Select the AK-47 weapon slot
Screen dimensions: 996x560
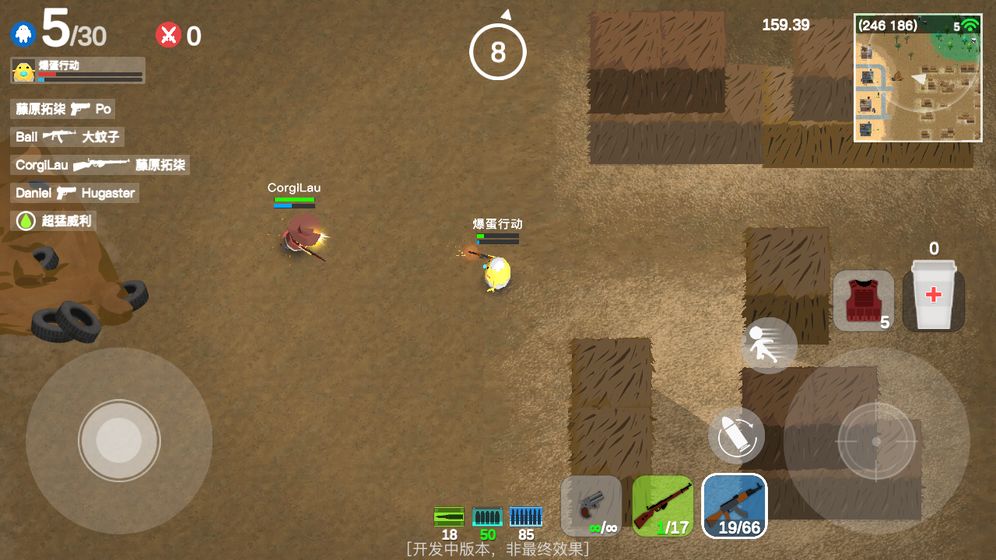tap(734, 505)
